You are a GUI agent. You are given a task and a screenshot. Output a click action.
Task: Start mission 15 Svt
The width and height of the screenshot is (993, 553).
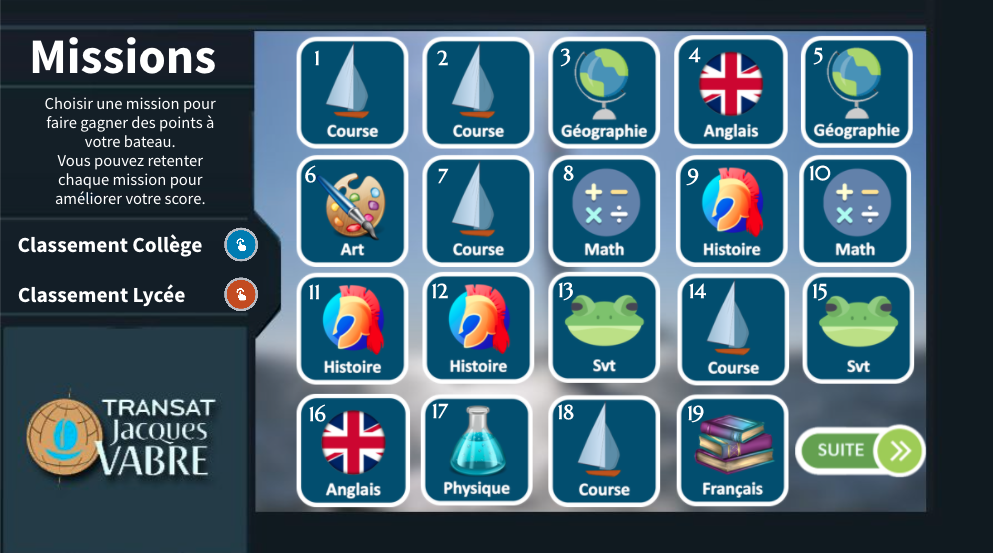(x=858, y=329)
